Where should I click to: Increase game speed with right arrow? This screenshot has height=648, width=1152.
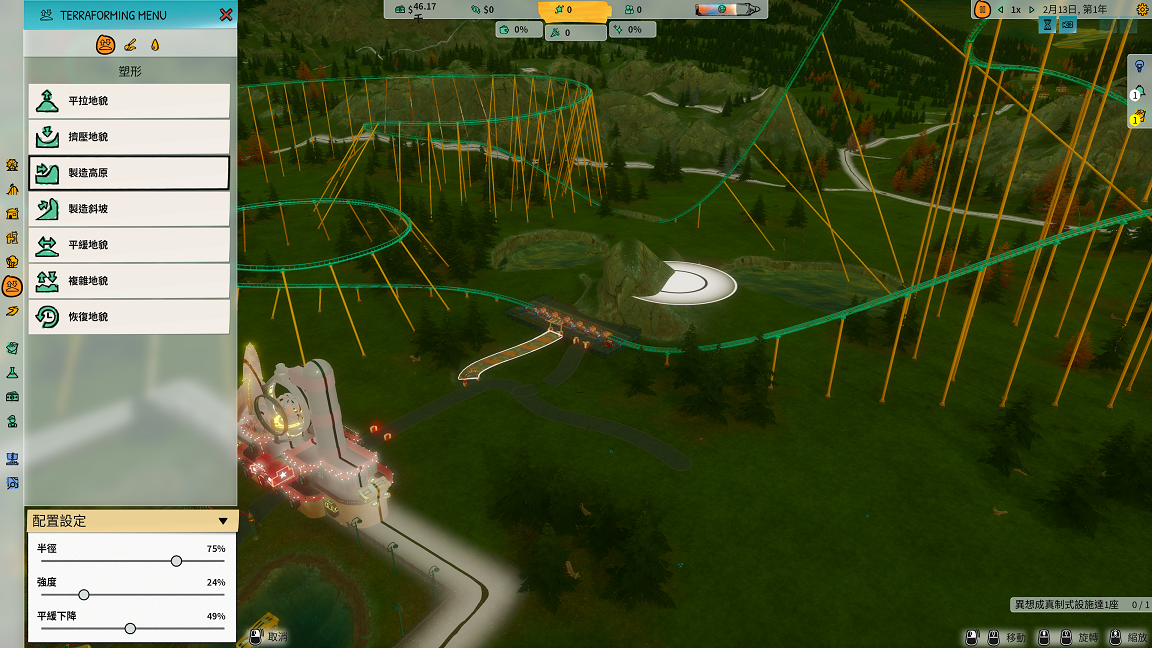click(x=1032, y=10)
